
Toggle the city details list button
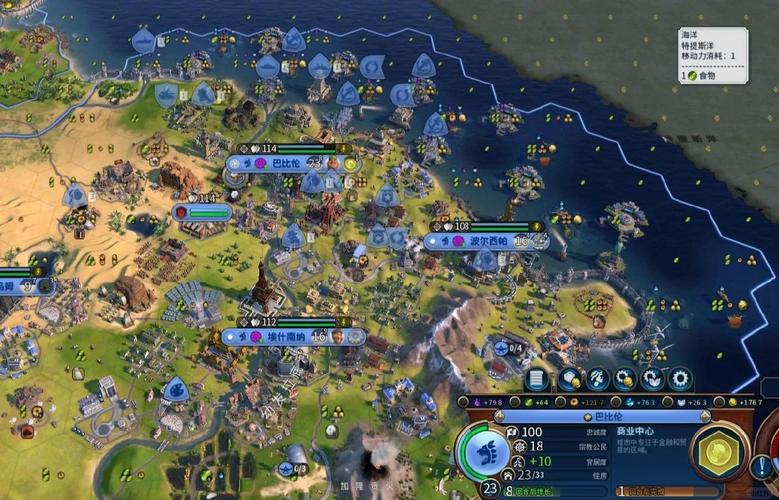point(539,379)
